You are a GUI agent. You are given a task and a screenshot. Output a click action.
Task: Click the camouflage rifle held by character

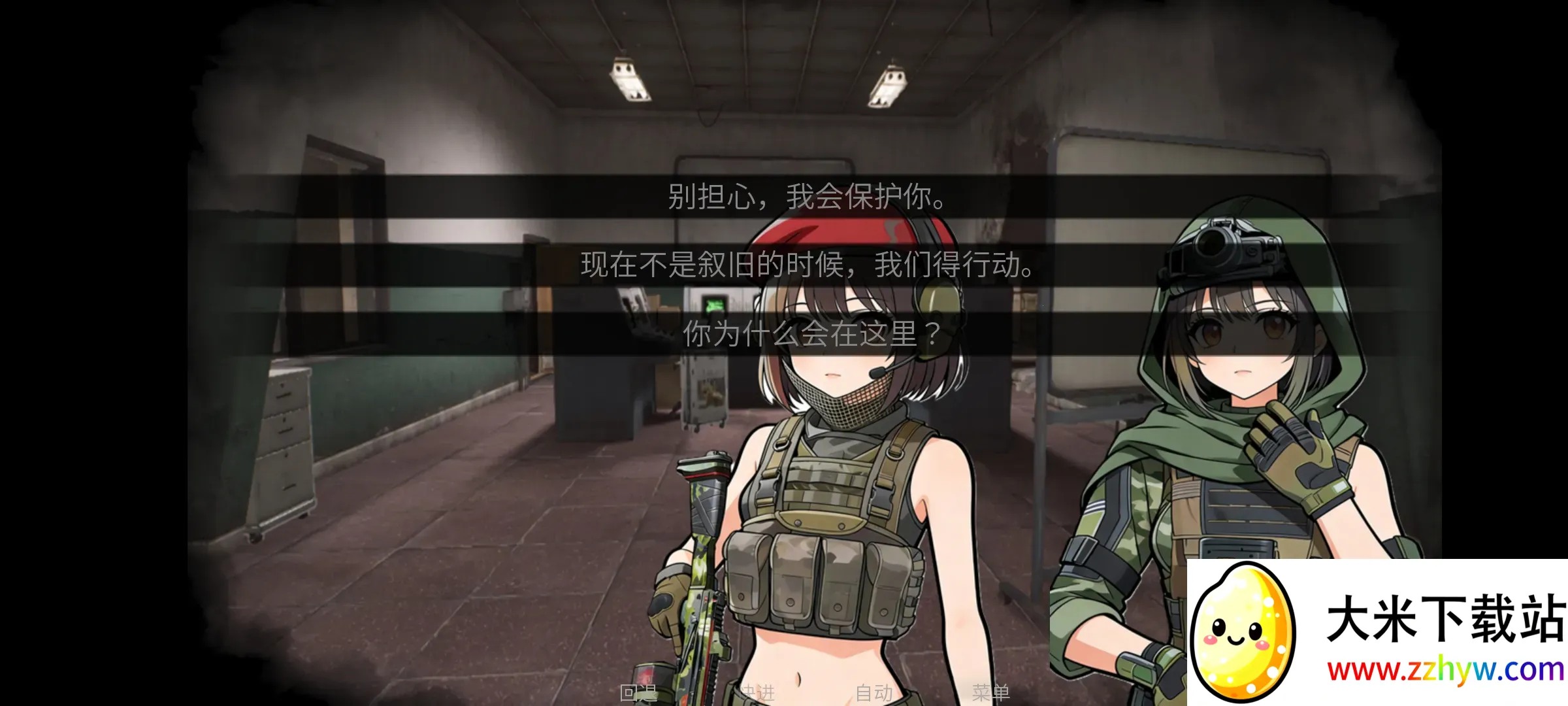702,556
